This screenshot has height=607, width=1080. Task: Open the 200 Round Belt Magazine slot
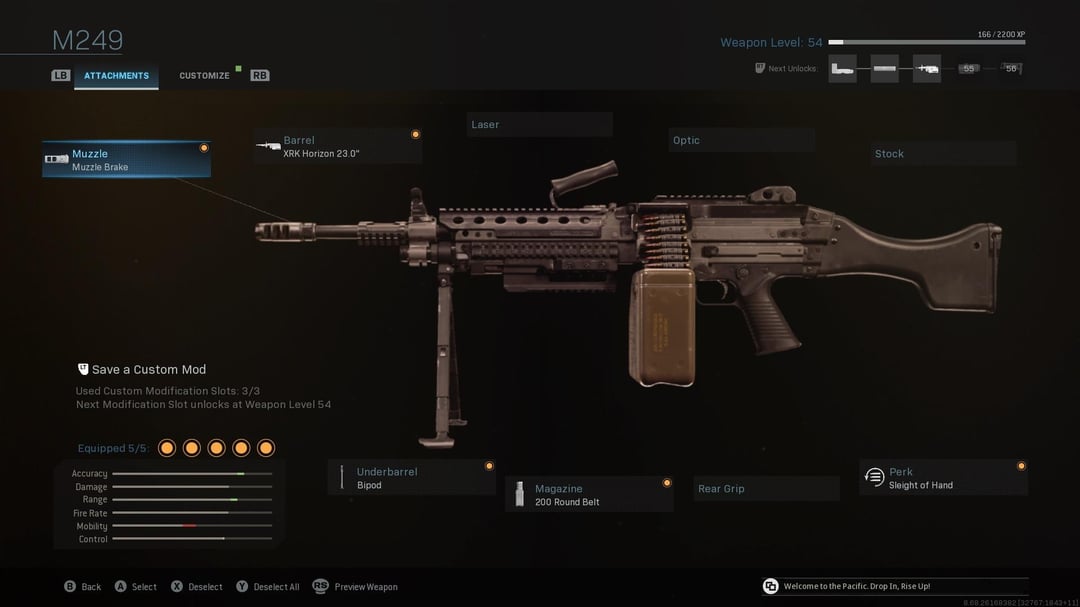click(589, 495)
